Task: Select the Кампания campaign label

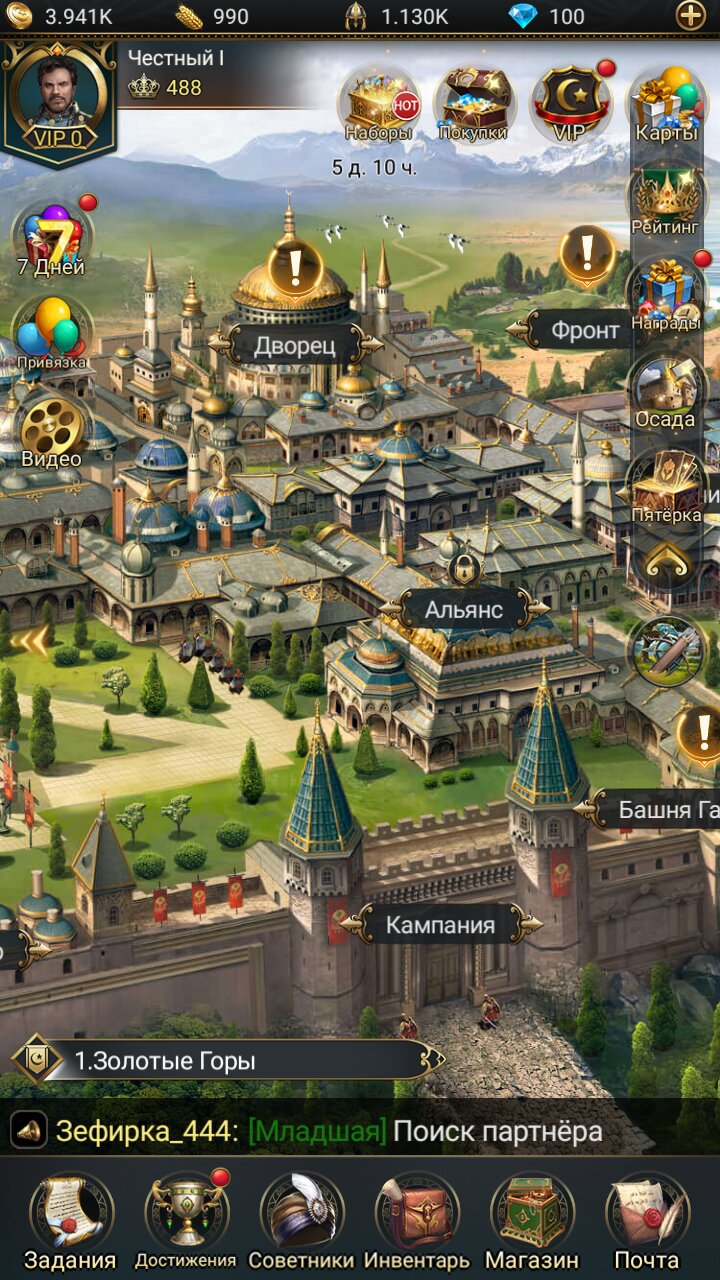Action: [440, 925]
